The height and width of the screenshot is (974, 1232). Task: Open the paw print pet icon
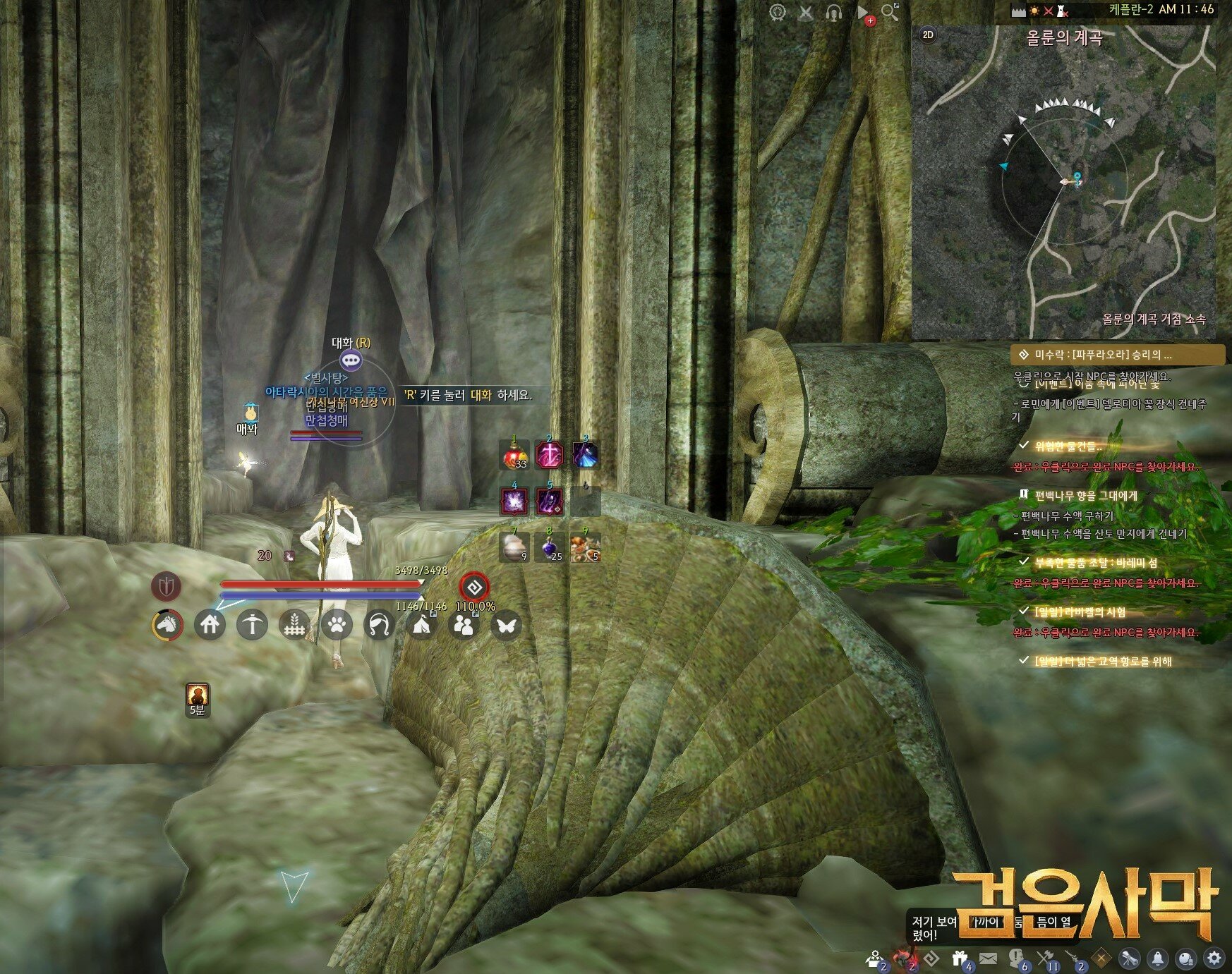[337, 624]
